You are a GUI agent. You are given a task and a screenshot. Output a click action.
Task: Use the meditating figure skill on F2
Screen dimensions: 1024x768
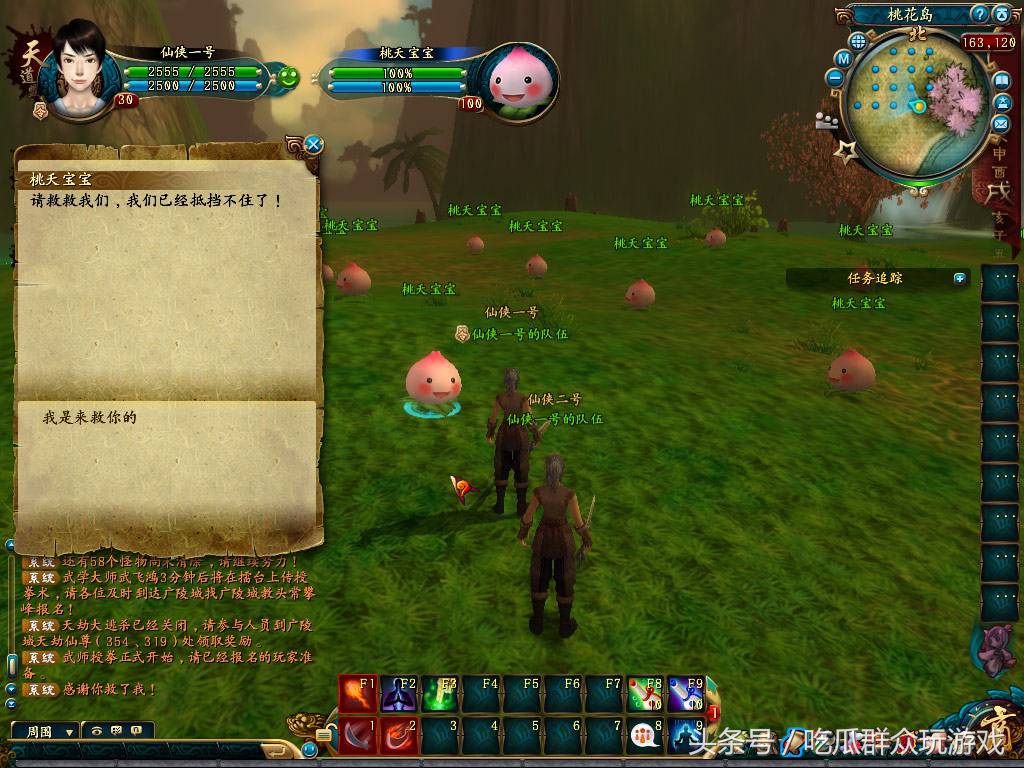pyautogui.click(x=399, y=693)
